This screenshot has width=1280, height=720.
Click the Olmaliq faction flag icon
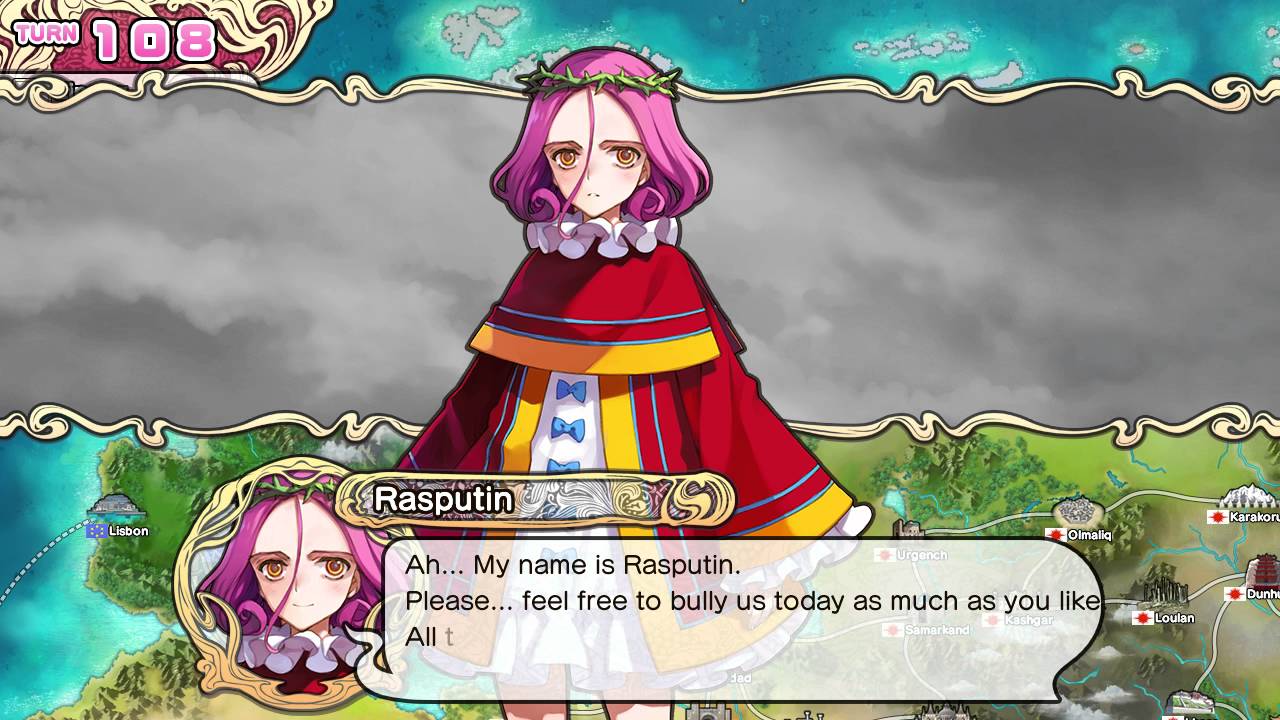1055,535
